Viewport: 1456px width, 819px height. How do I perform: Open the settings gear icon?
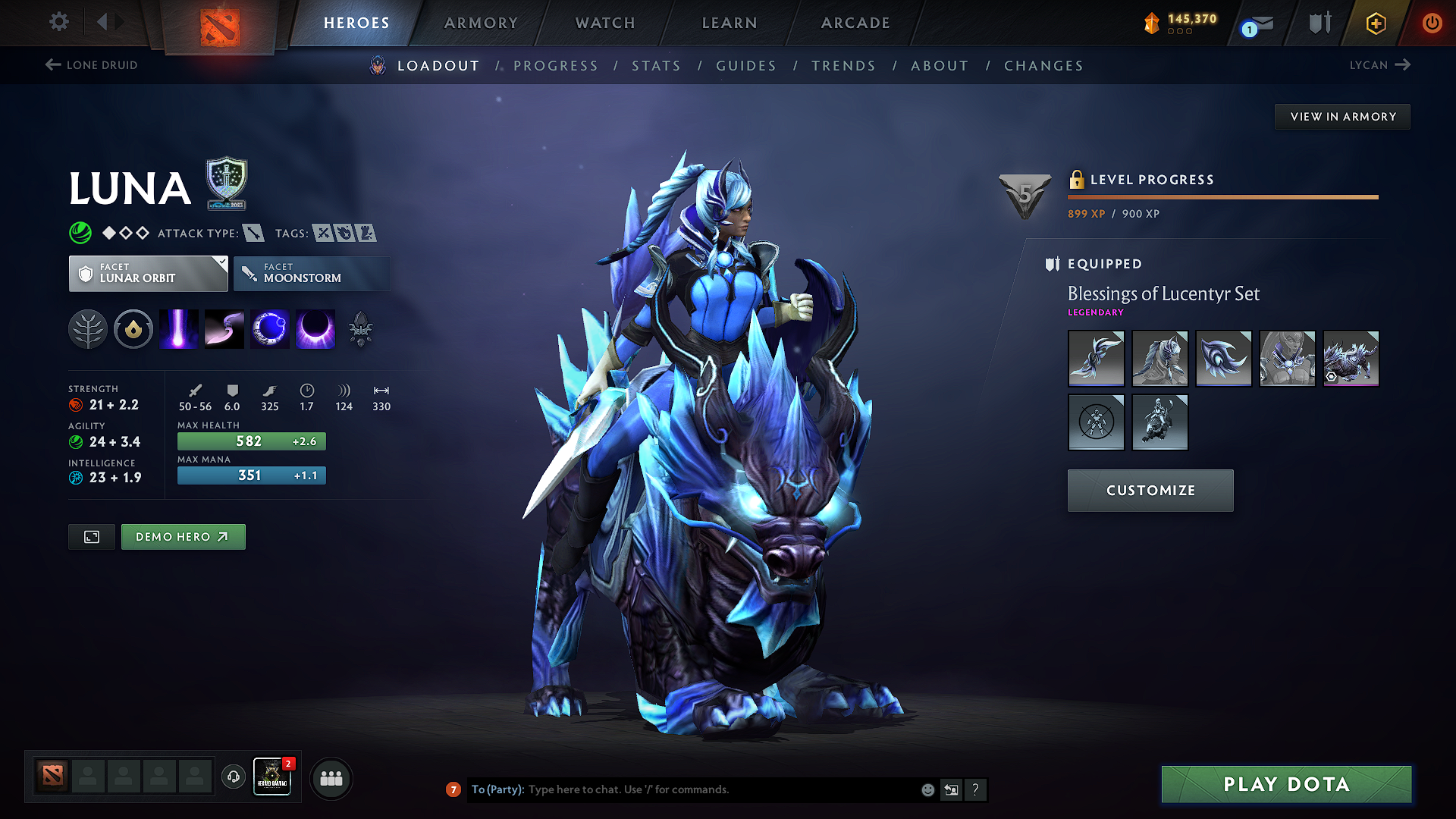(x=58, y=22)
